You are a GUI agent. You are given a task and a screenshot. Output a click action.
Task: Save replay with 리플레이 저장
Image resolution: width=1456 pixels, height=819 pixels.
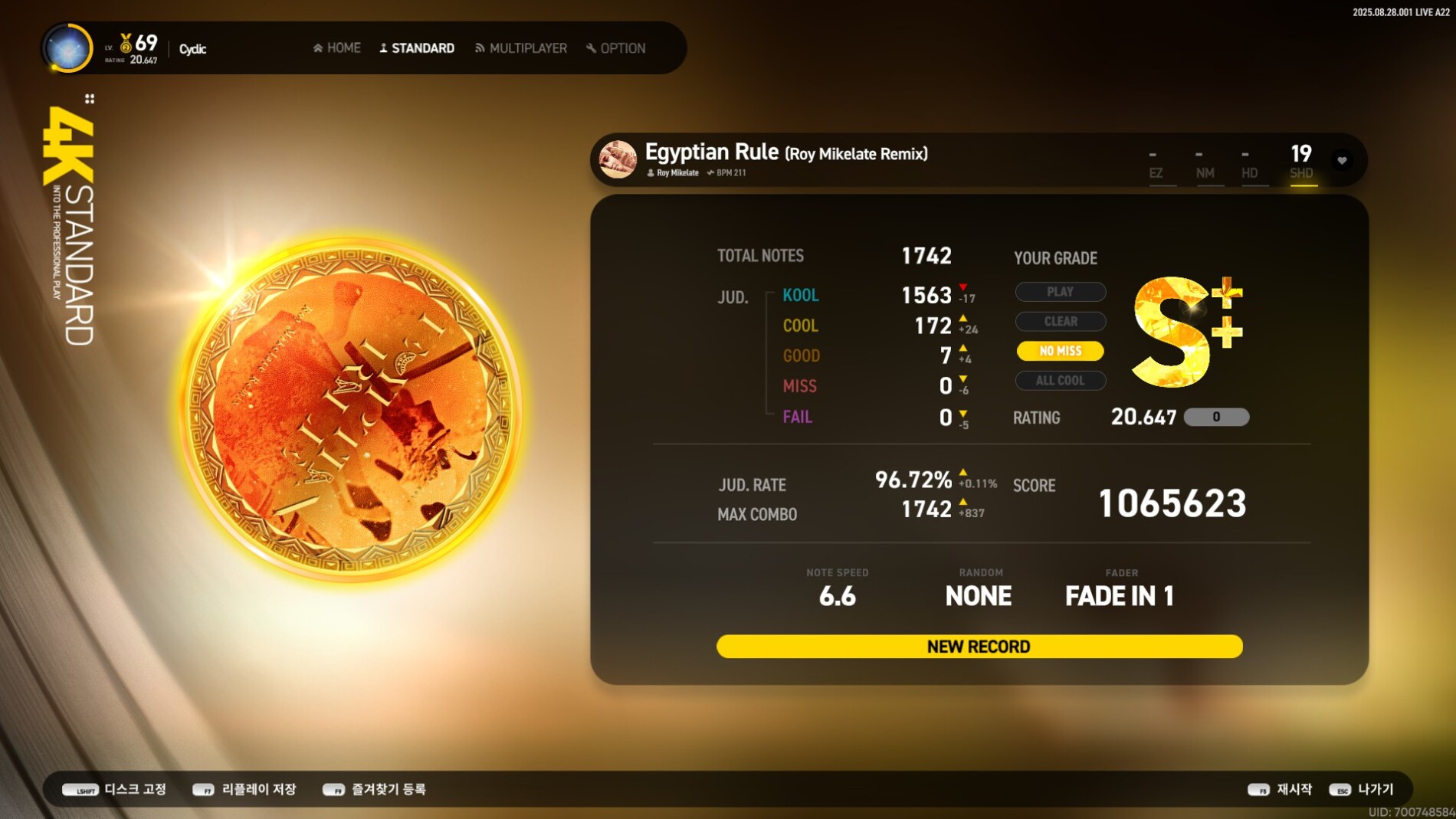click(x=244, y=789)
